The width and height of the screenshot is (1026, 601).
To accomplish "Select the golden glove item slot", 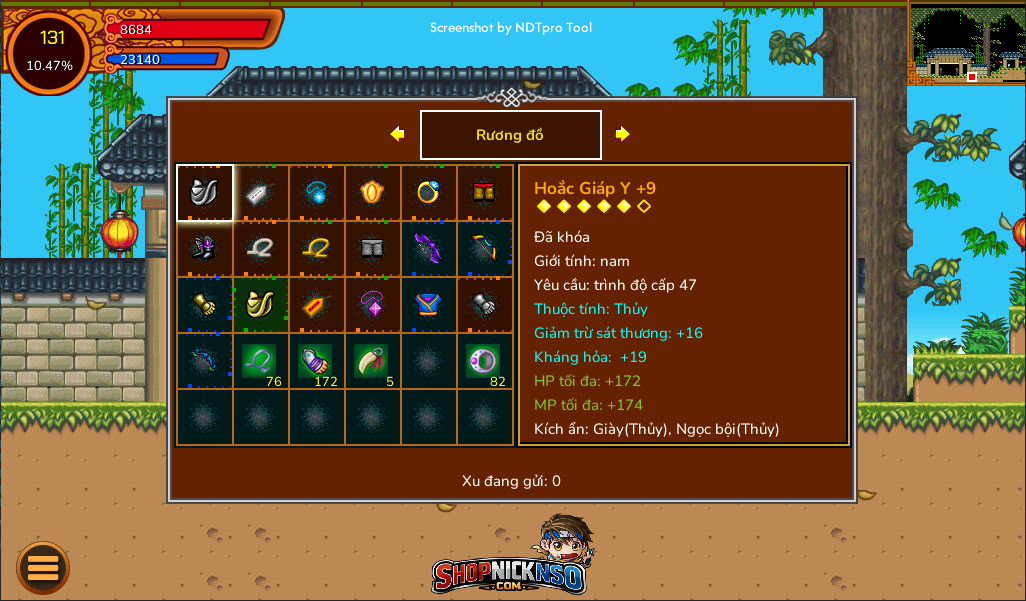I will [205, 305].
